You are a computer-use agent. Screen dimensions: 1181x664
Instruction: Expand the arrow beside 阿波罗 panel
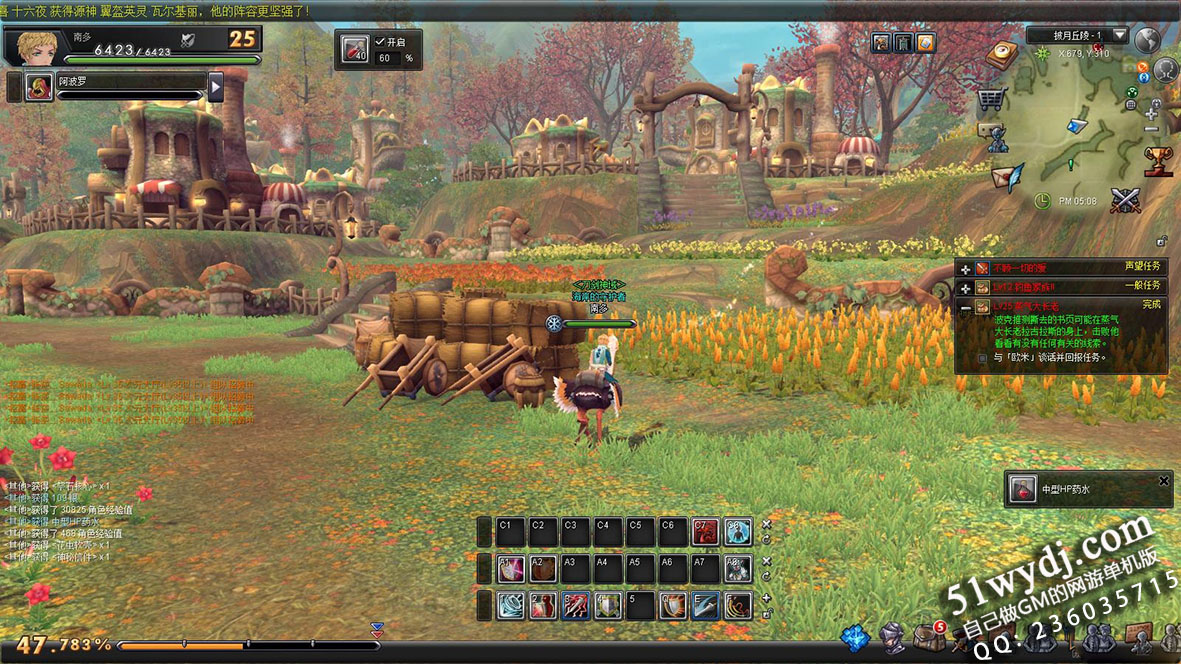(x=215, y=87)
